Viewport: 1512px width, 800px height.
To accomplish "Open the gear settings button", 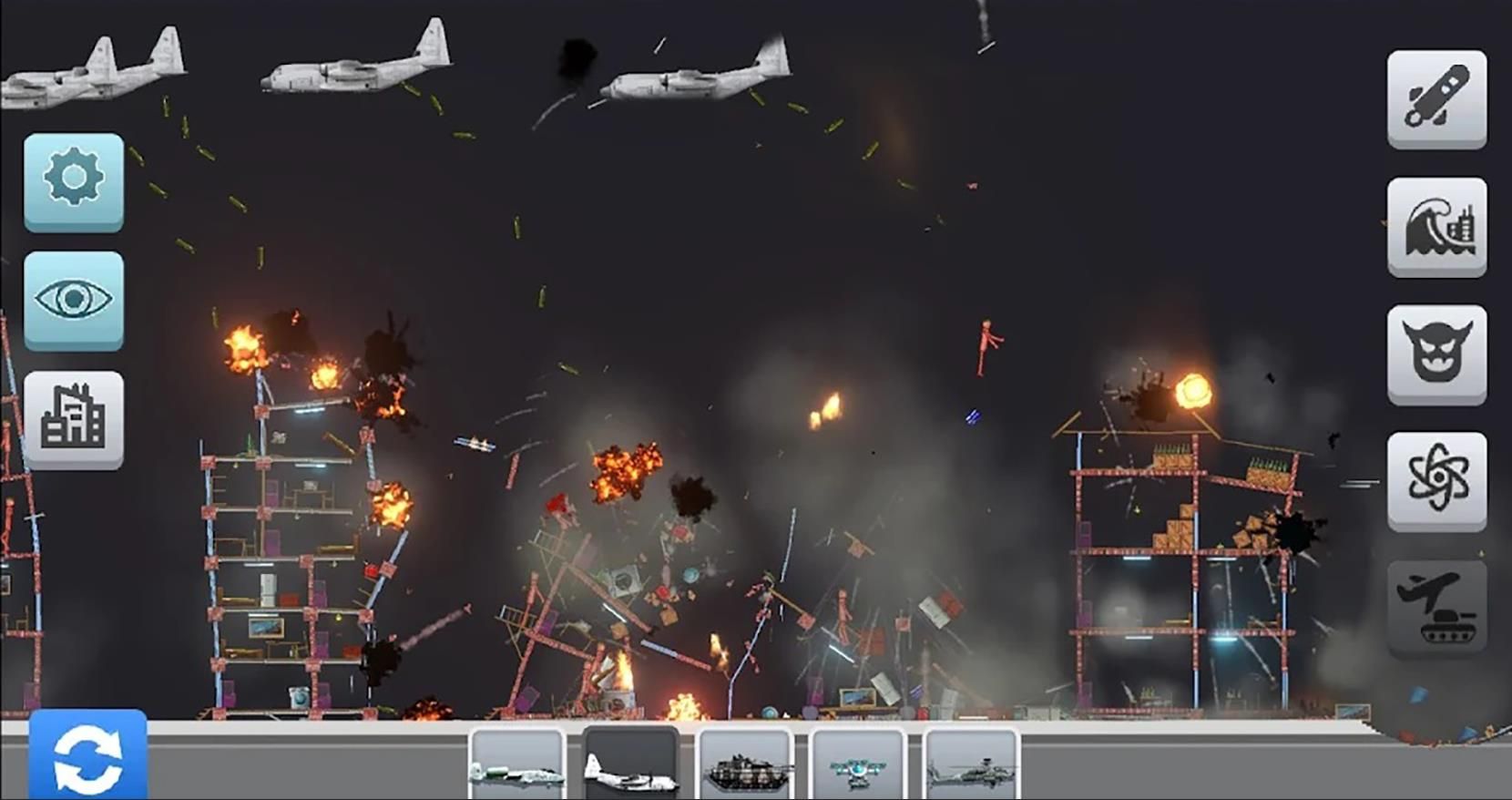I will pyautogui.click(x=74, y=179).
